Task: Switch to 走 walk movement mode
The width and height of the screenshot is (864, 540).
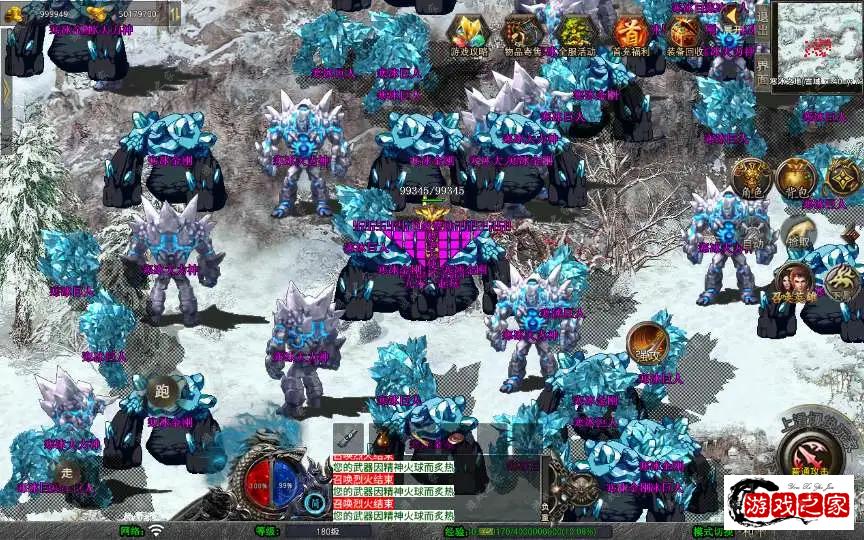Action: (67, 474)
